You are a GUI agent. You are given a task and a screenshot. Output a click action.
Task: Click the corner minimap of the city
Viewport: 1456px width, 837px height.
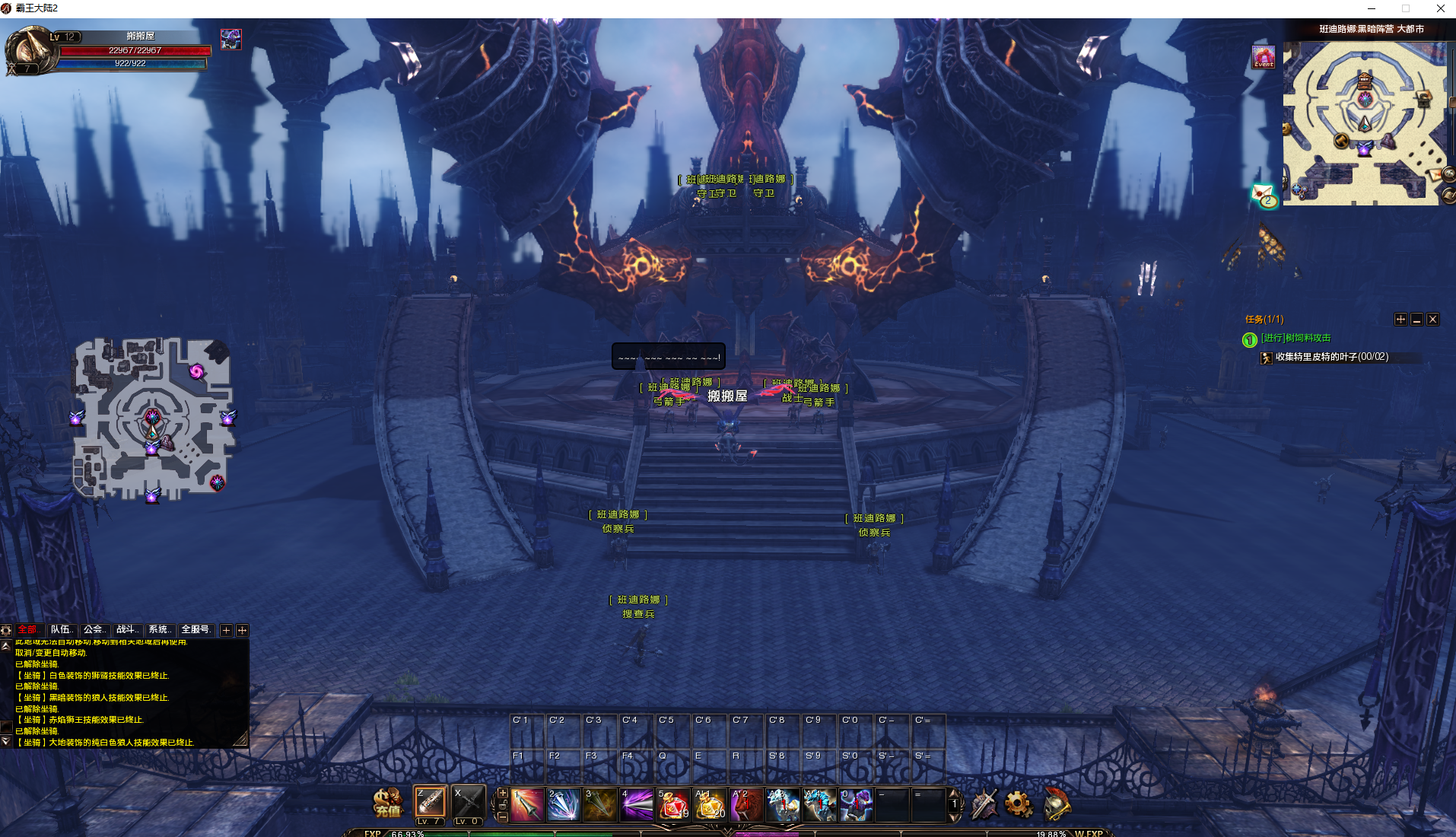1365,123
